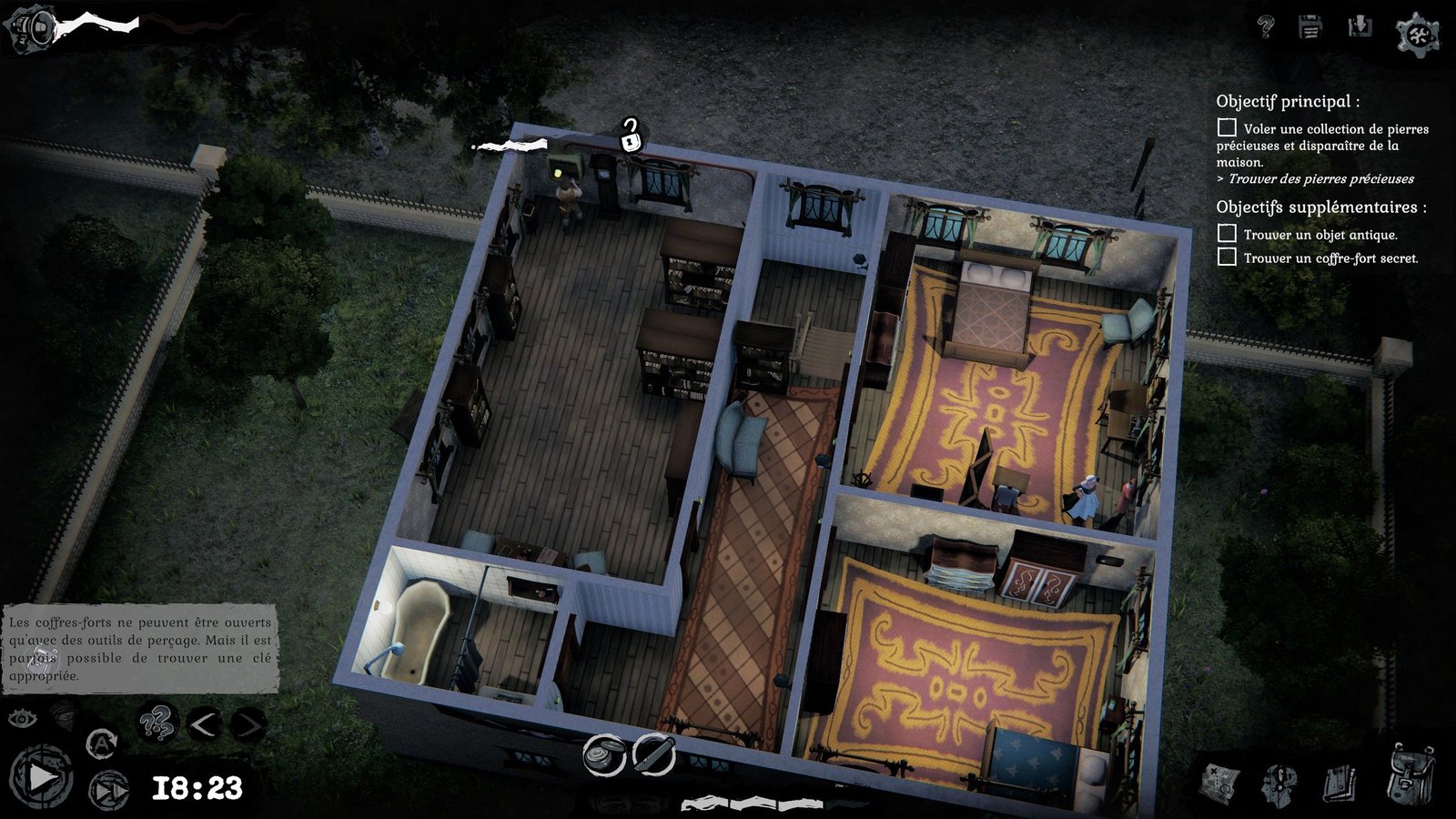Open the backpack inventory
This screenshot has height=819, width=1456.
(x=1410, y=775)
